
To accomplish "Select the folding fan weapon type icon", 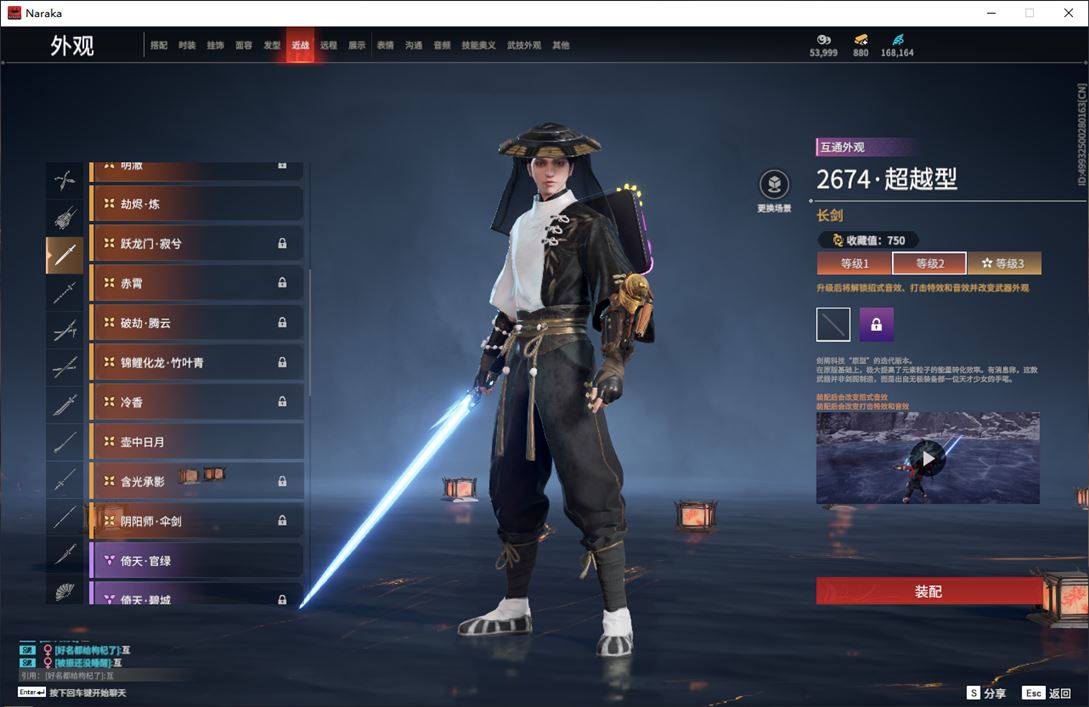I will point(65,590).
